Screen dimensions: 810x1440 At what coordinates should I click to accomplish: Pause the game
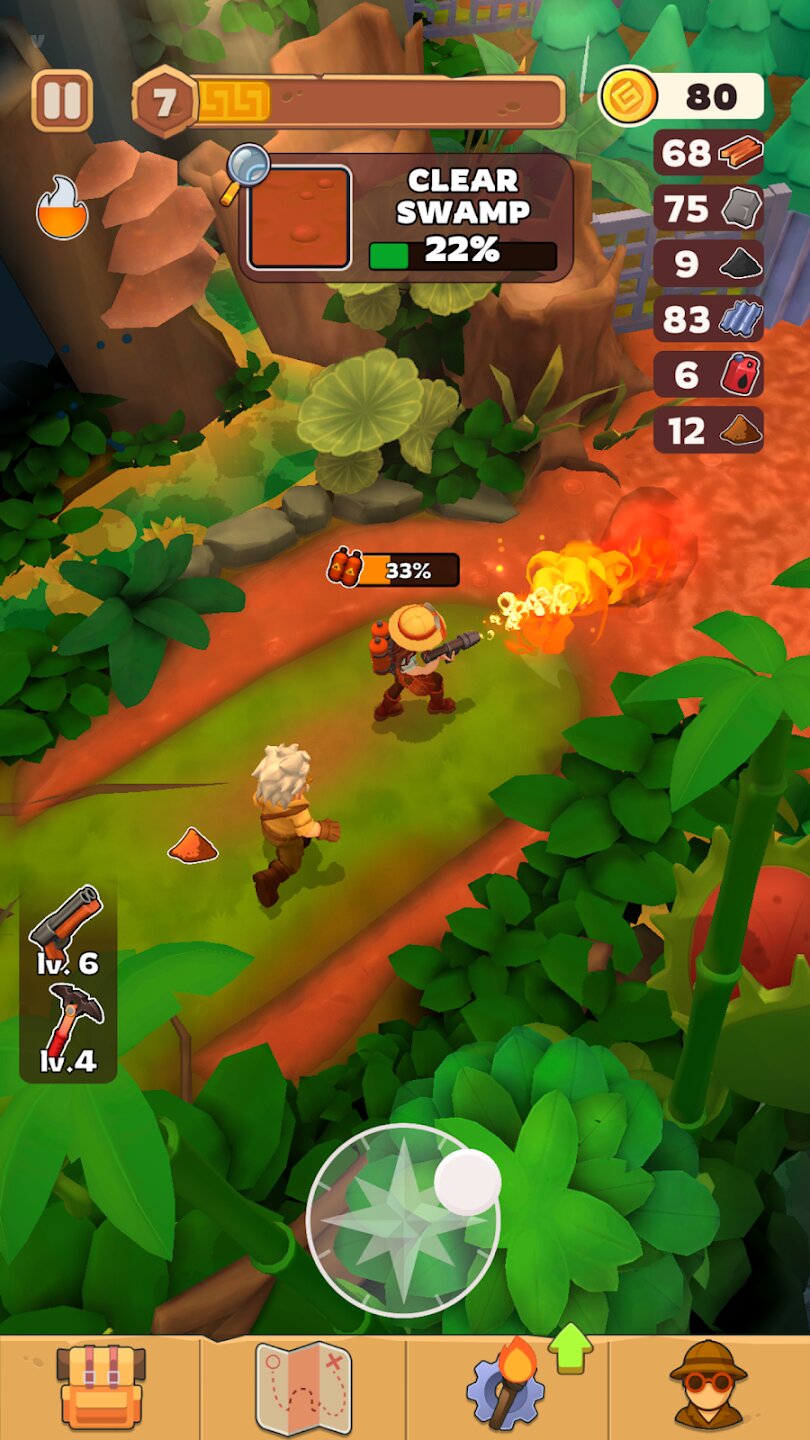pyautogui.click(x=62, y=100)
